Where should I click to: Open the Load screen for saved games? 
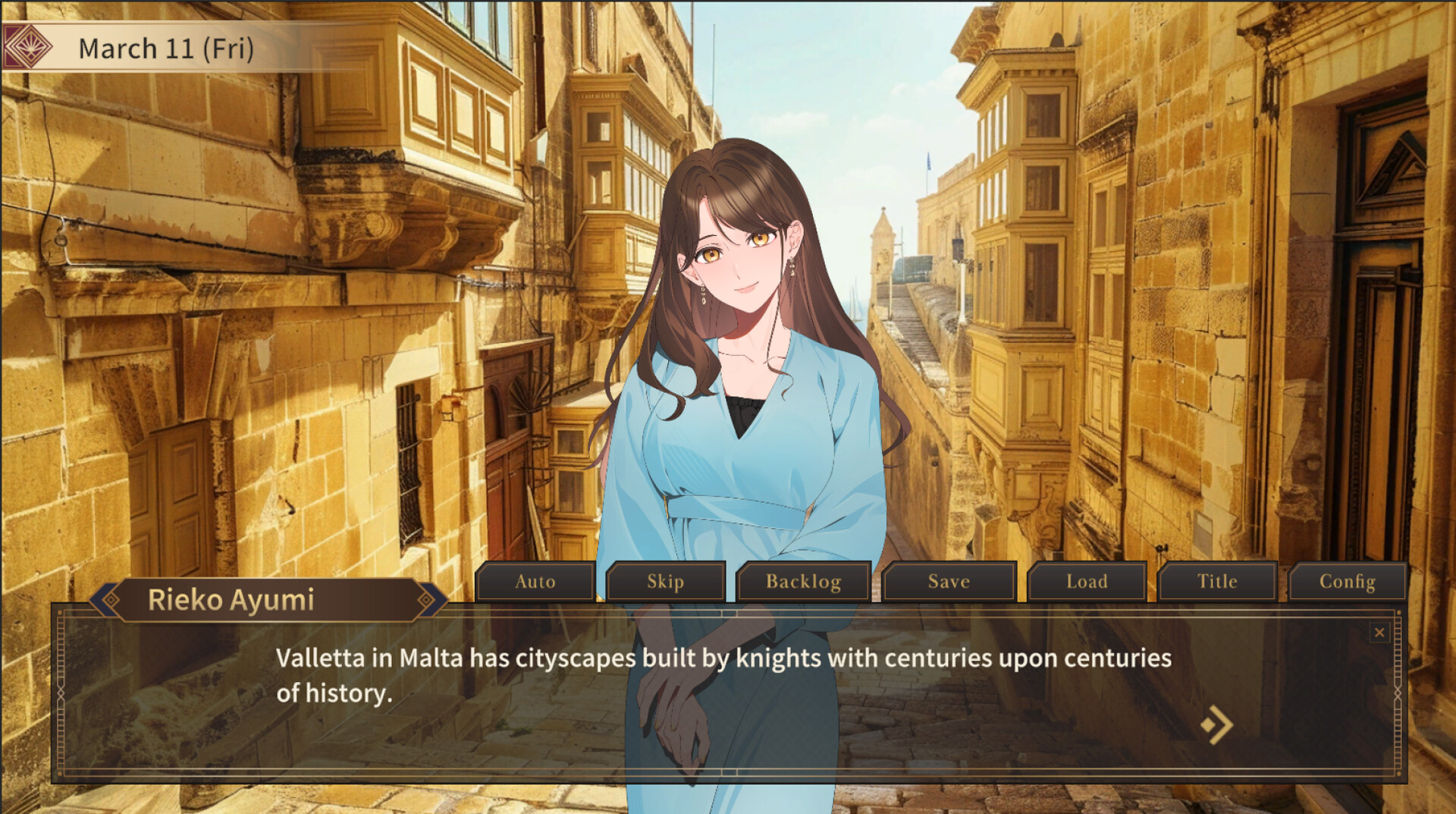[1086, 582]
